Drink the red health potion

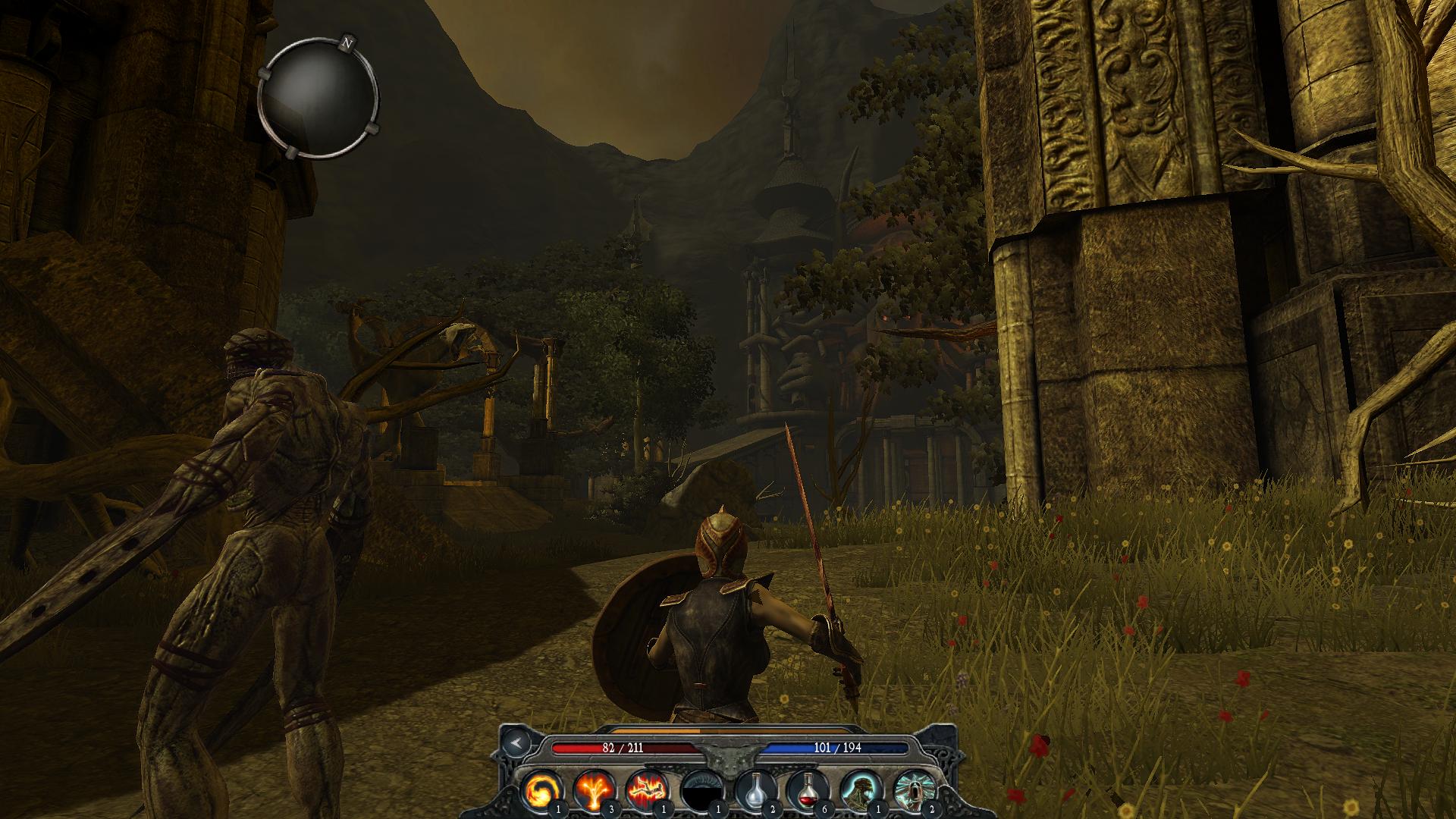pos(807,791)
